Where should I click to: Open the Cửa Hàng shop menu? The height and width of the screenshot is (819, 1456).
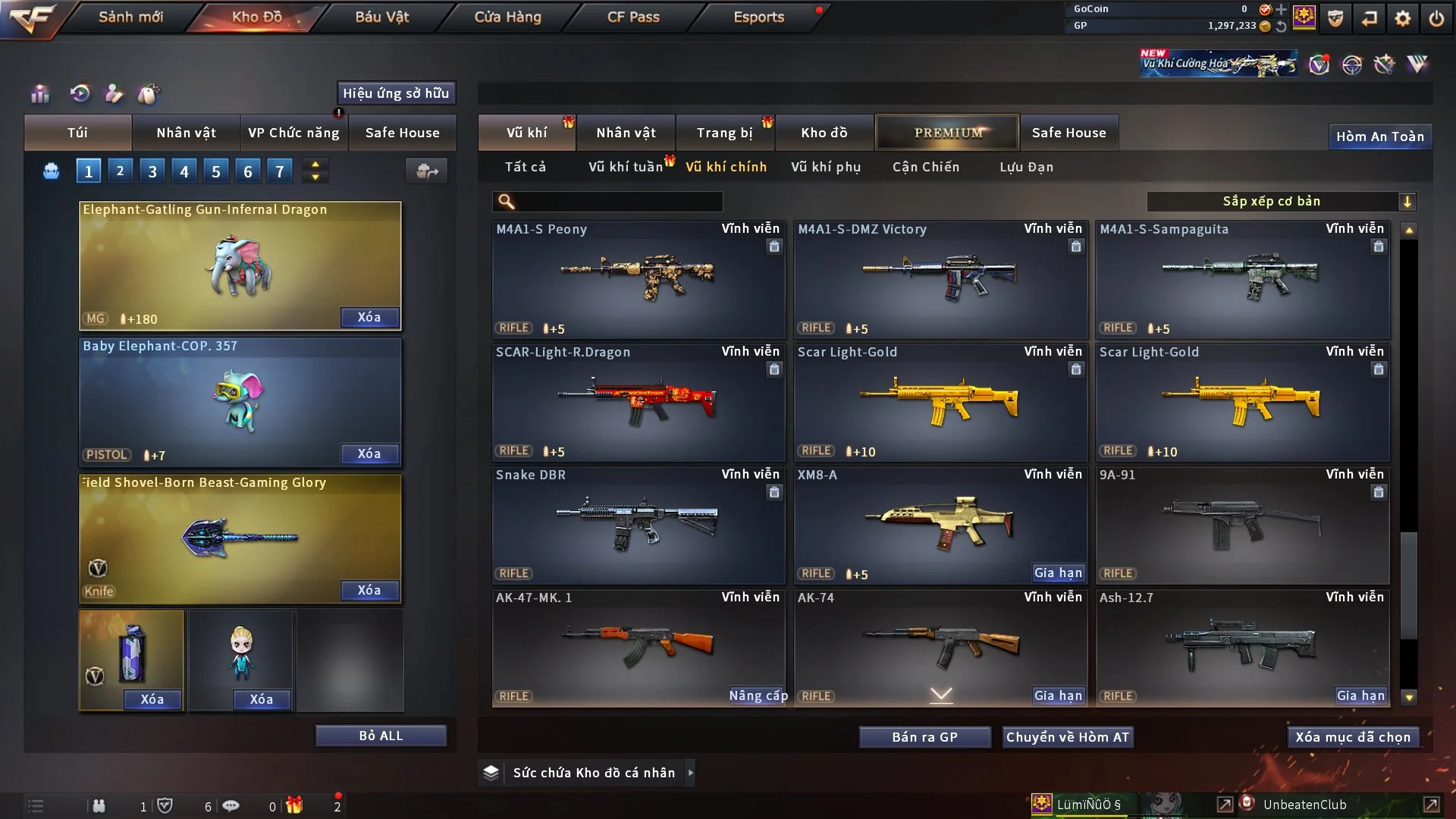tap(507, 17)
